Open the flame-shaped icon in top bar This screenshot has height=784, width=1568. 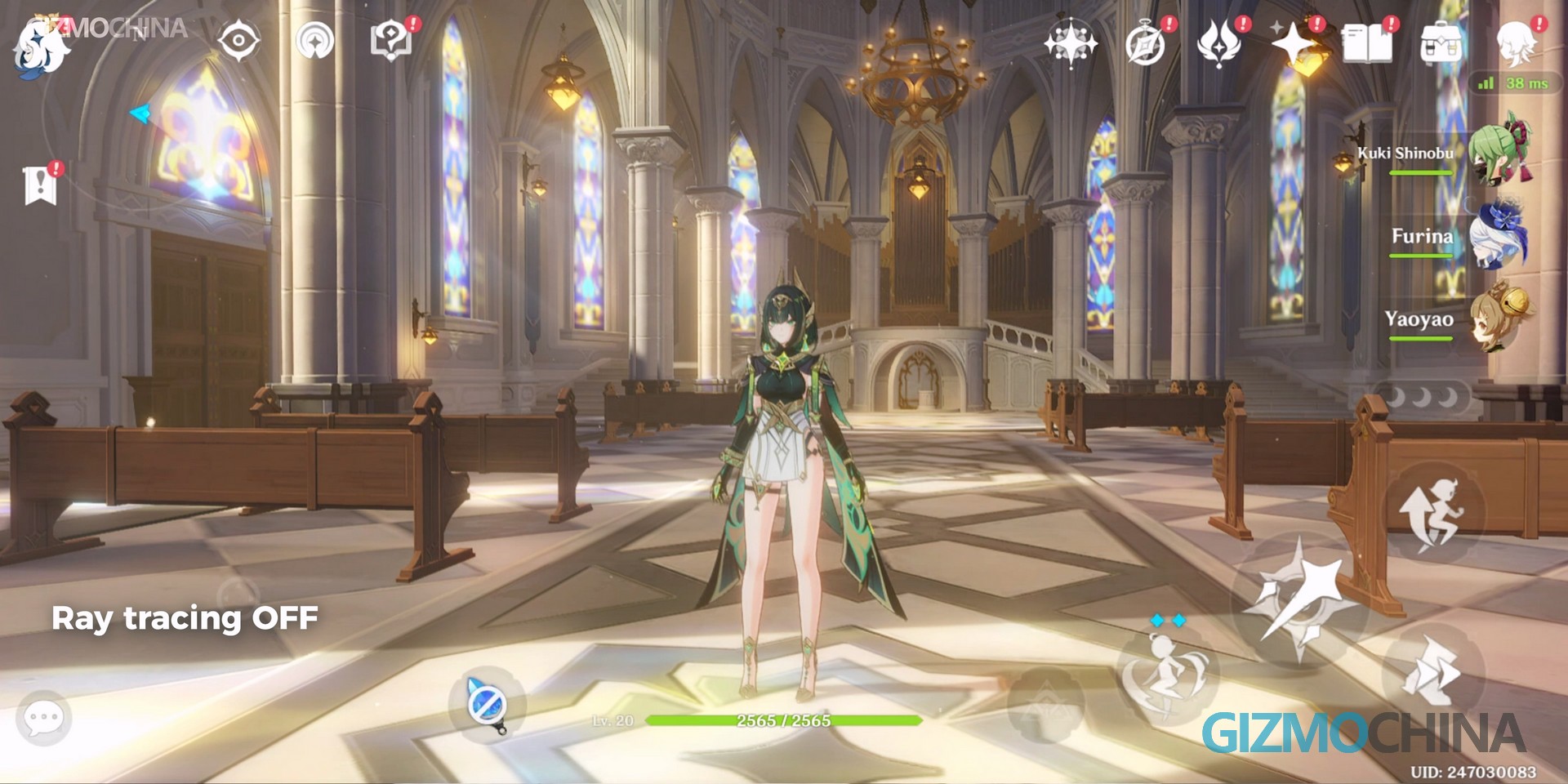(x=1218, y=44)
